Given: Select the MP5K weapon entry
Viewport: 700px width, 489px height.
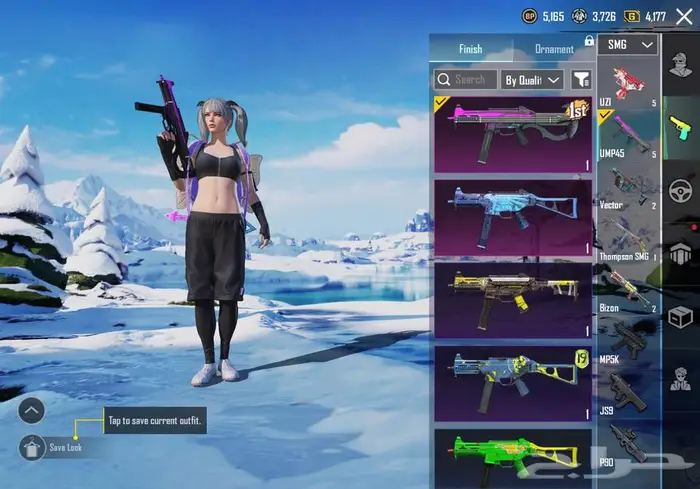Looking at the screenshot, I should [630, 341].
